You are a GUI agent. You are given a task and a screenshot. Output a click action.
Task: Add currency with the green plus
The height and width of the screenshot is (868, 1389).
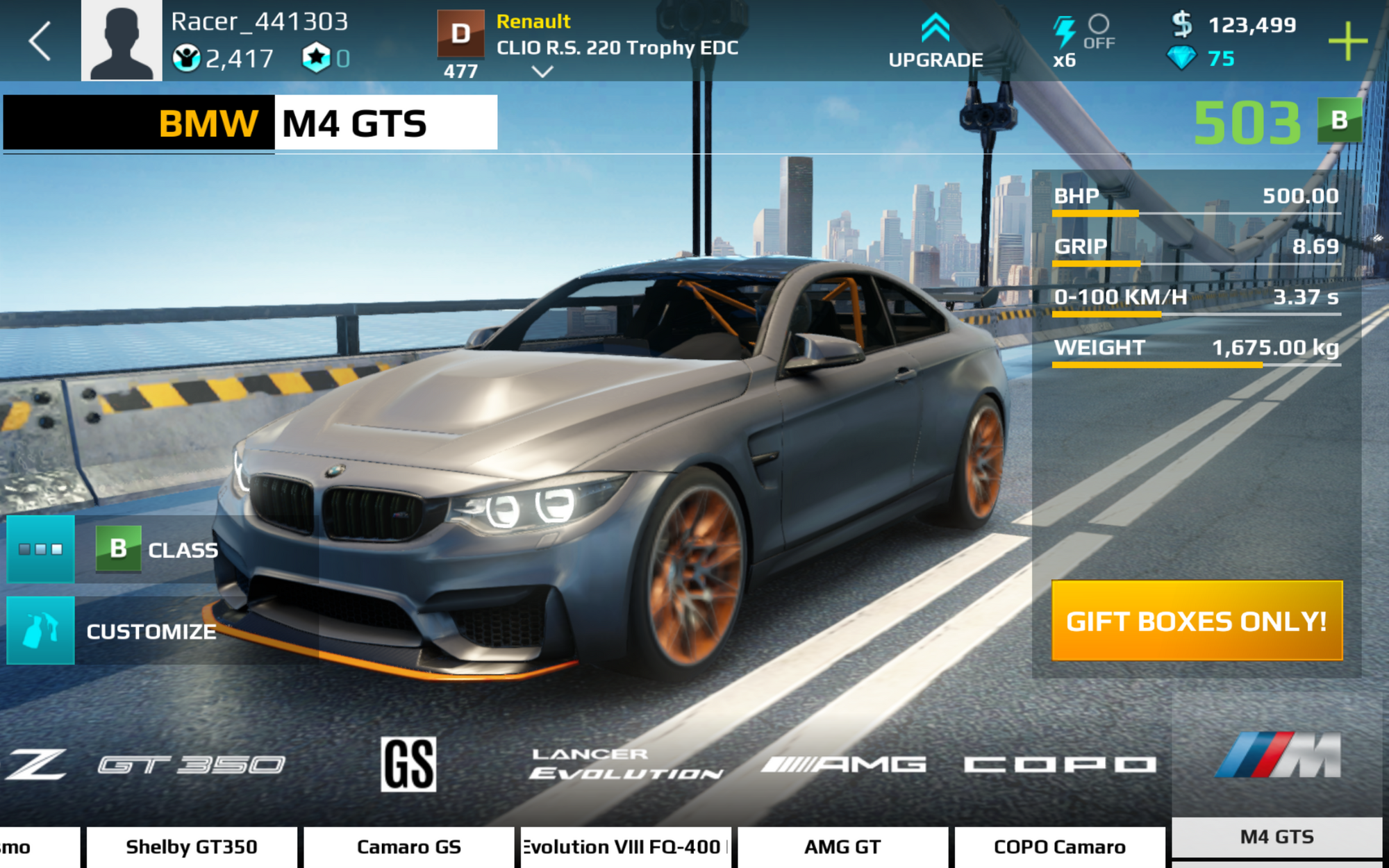click(1347, 41)
